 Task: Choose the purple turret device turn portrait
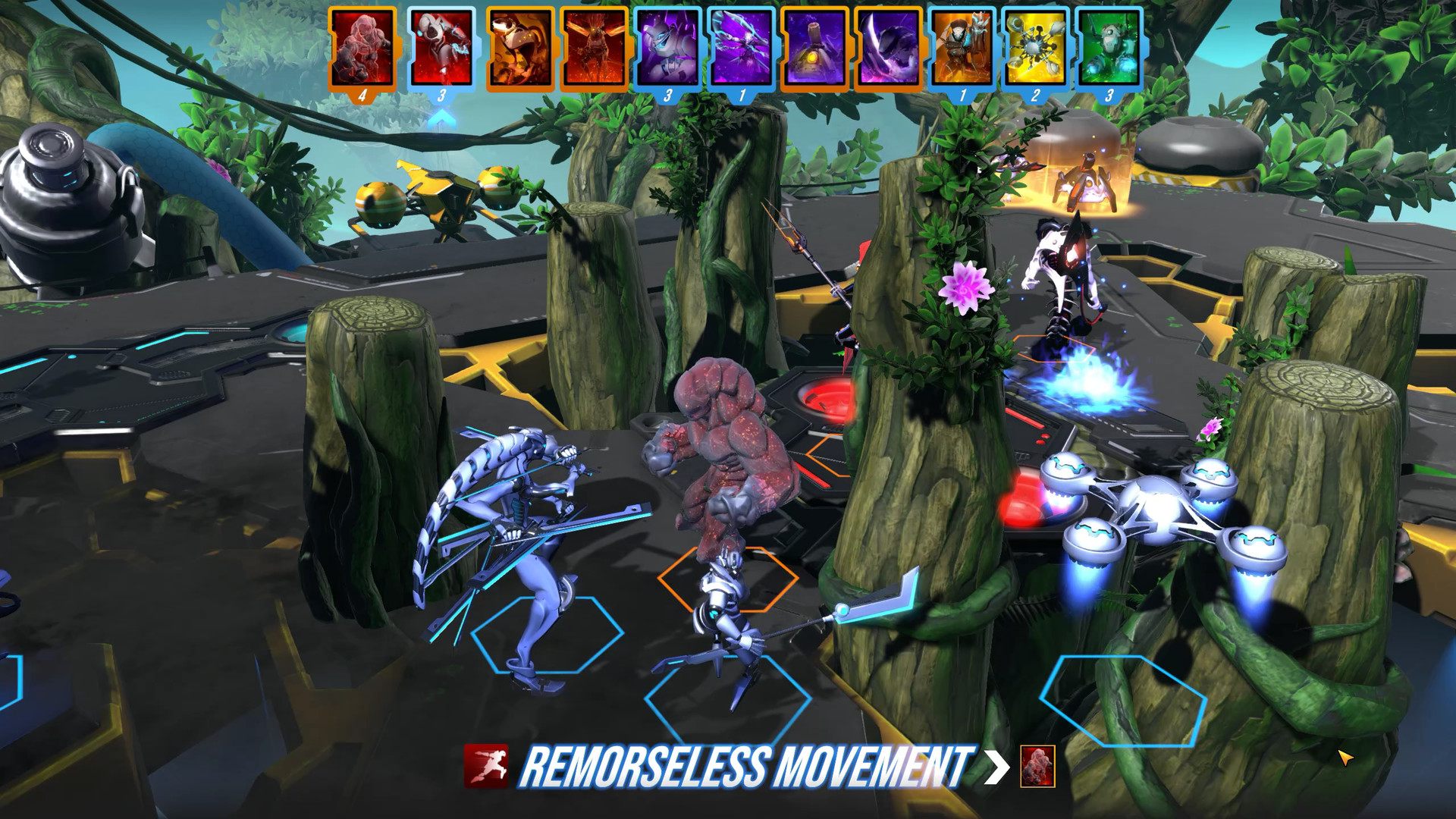[815, 49]
